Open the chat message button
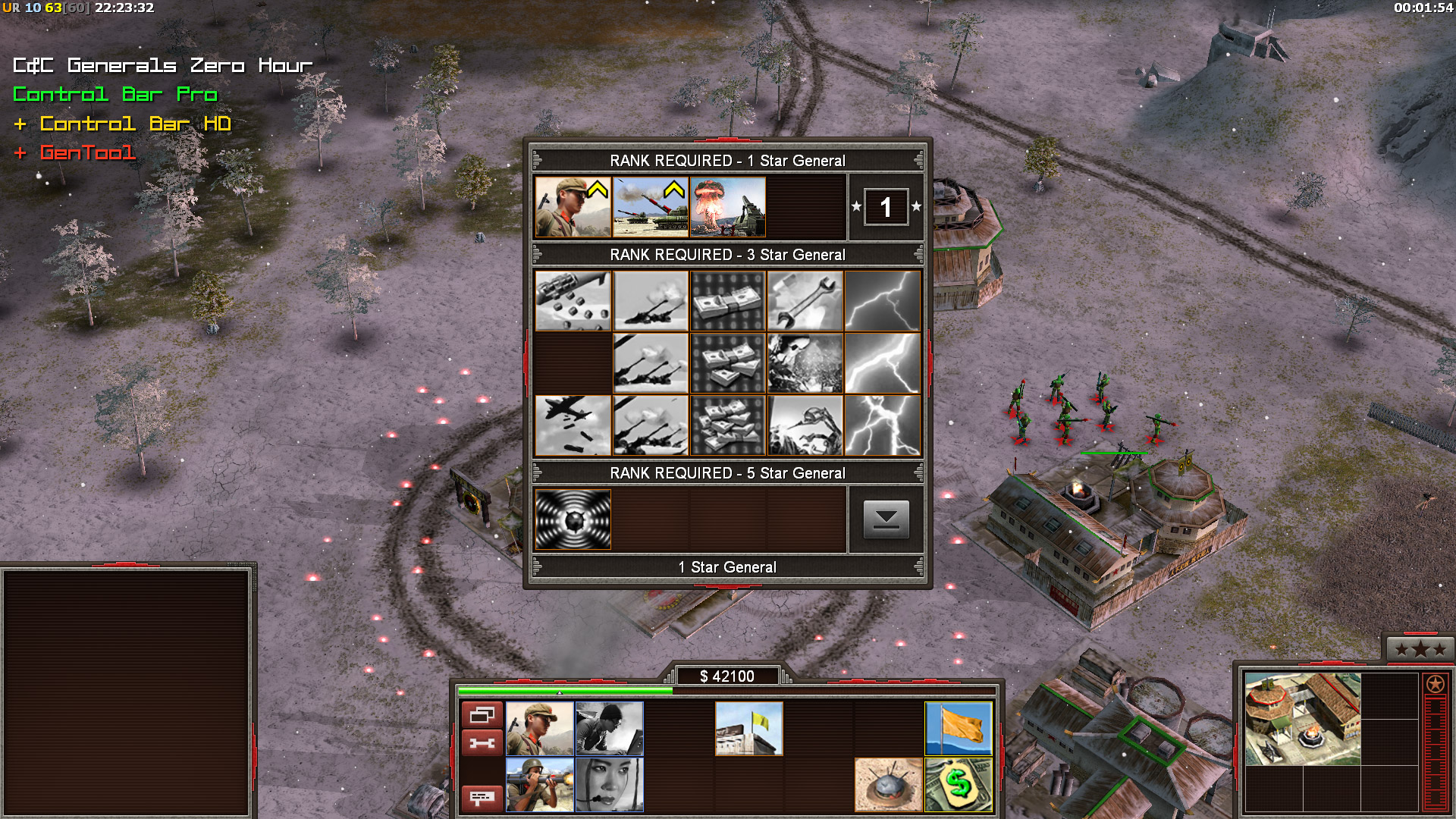 pos(482,798)
